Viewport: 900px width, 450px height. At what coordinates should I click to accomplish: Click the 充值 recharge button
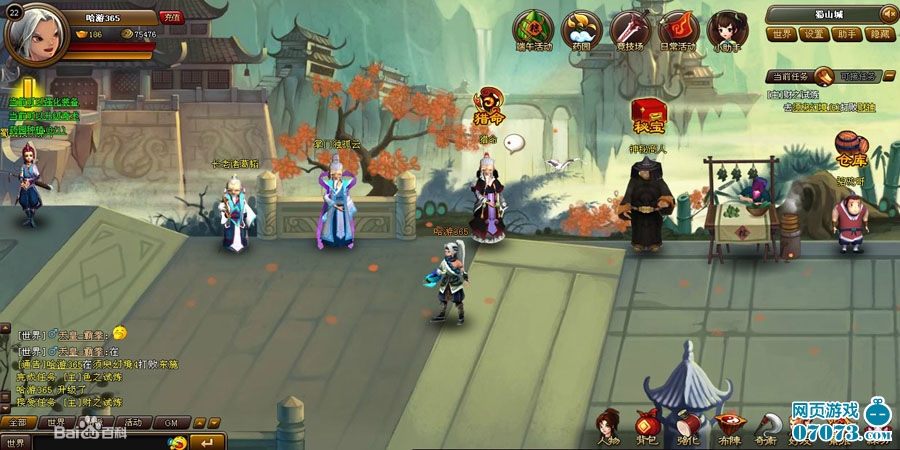171,17
